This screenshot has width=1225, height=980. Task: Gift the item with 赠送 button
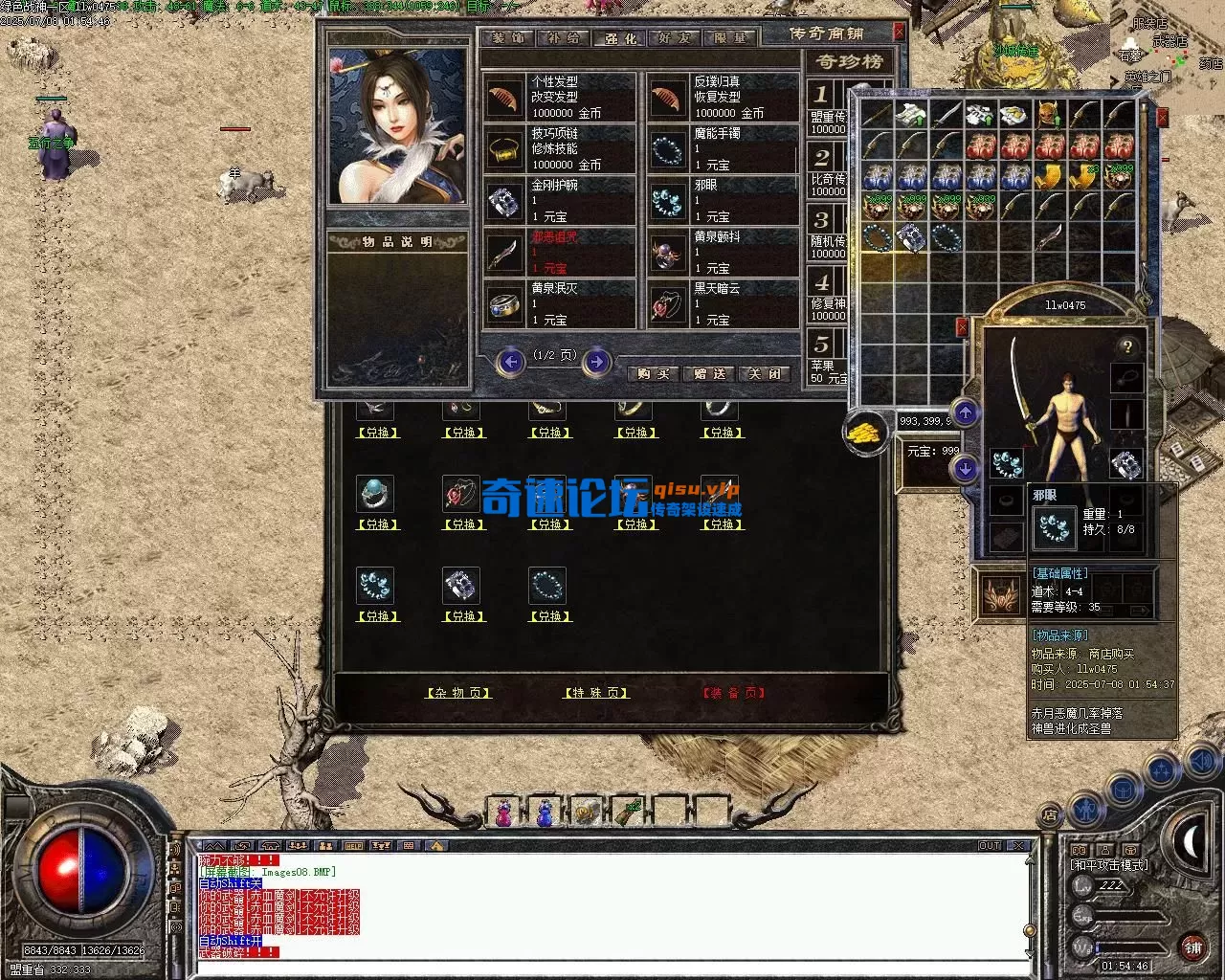click(709, 373)
